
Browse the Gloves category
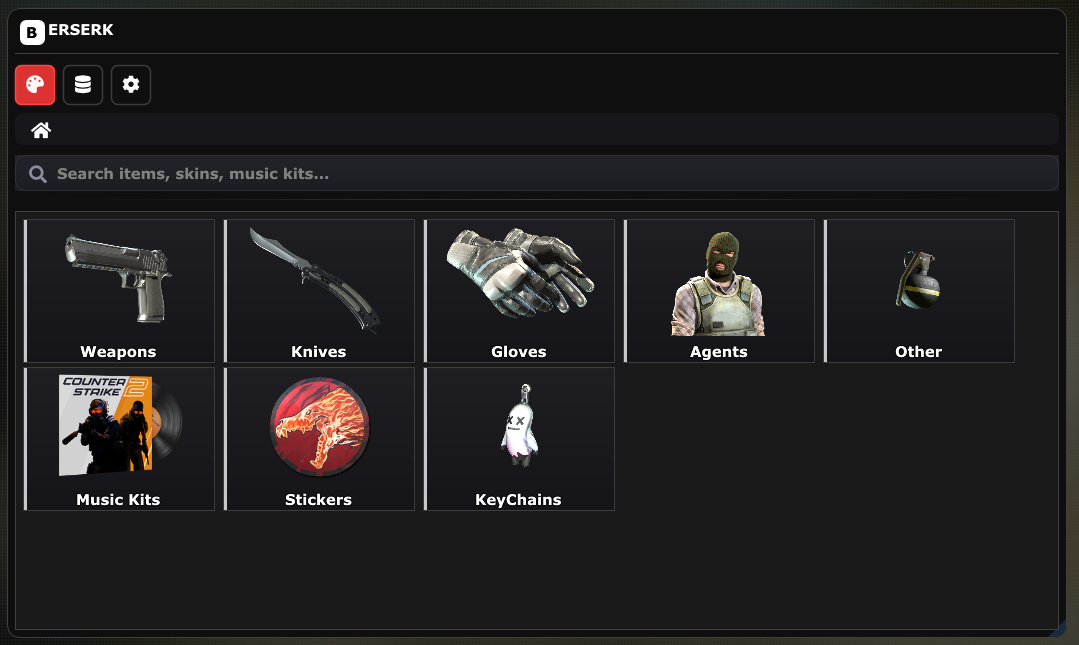point(519,291)
